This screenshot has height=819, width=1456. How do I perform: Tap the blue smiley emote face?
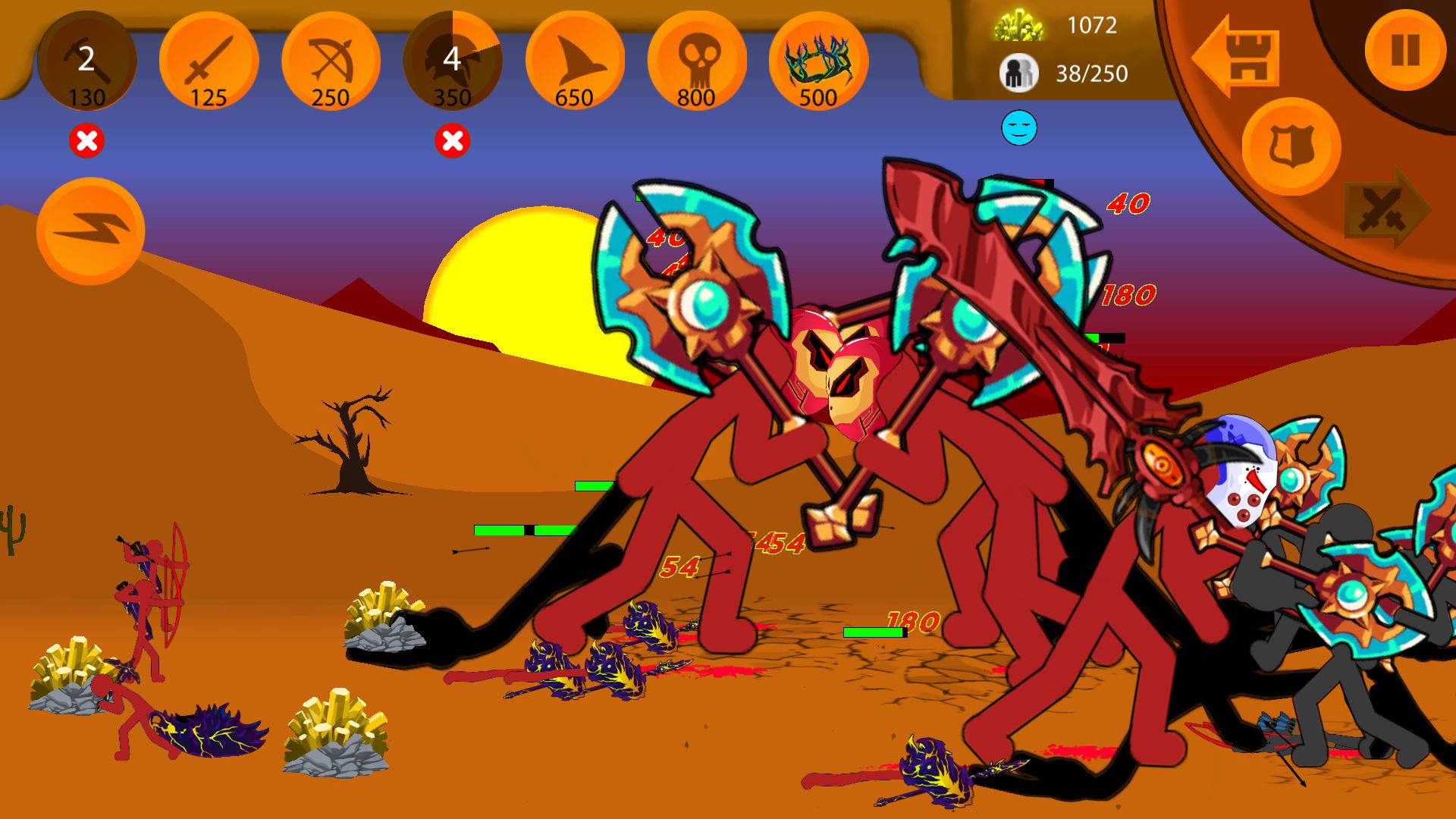pos(1018,129)
